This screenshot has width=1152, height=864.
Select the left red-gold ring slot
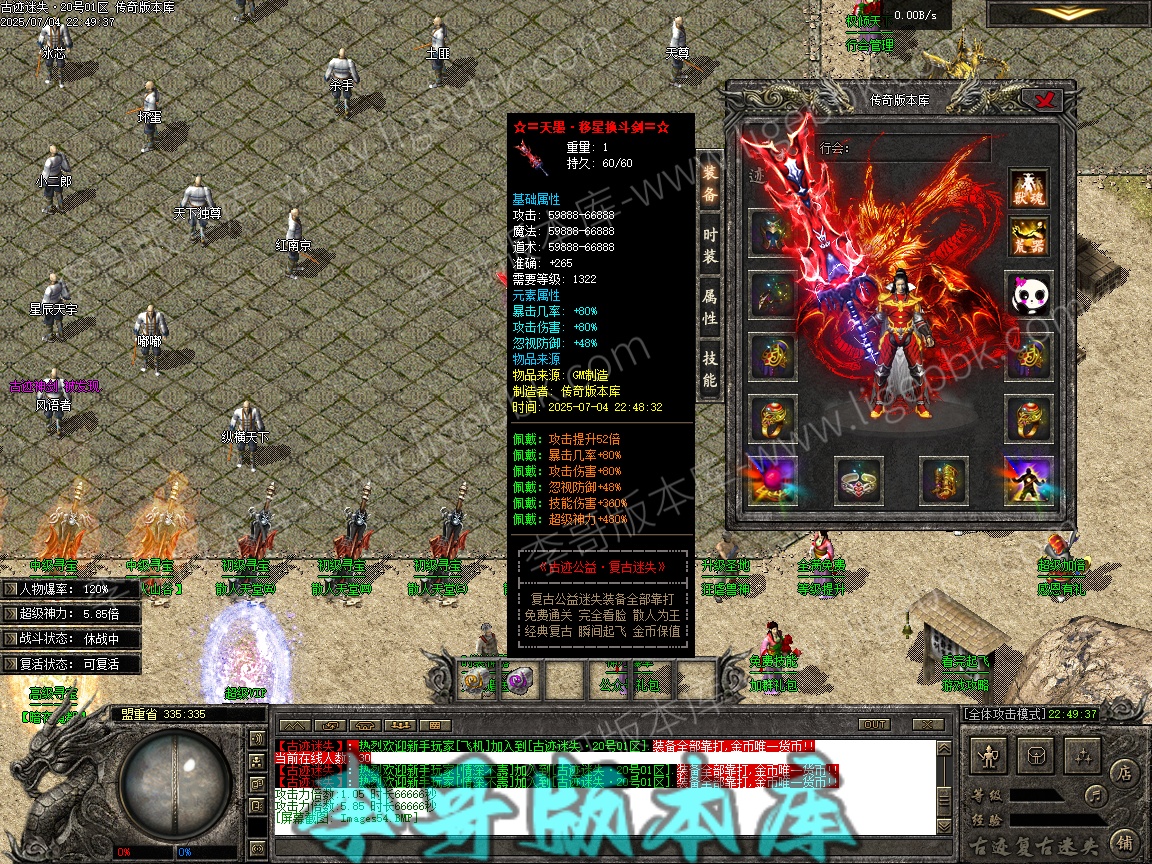click(x=773, y=418)
